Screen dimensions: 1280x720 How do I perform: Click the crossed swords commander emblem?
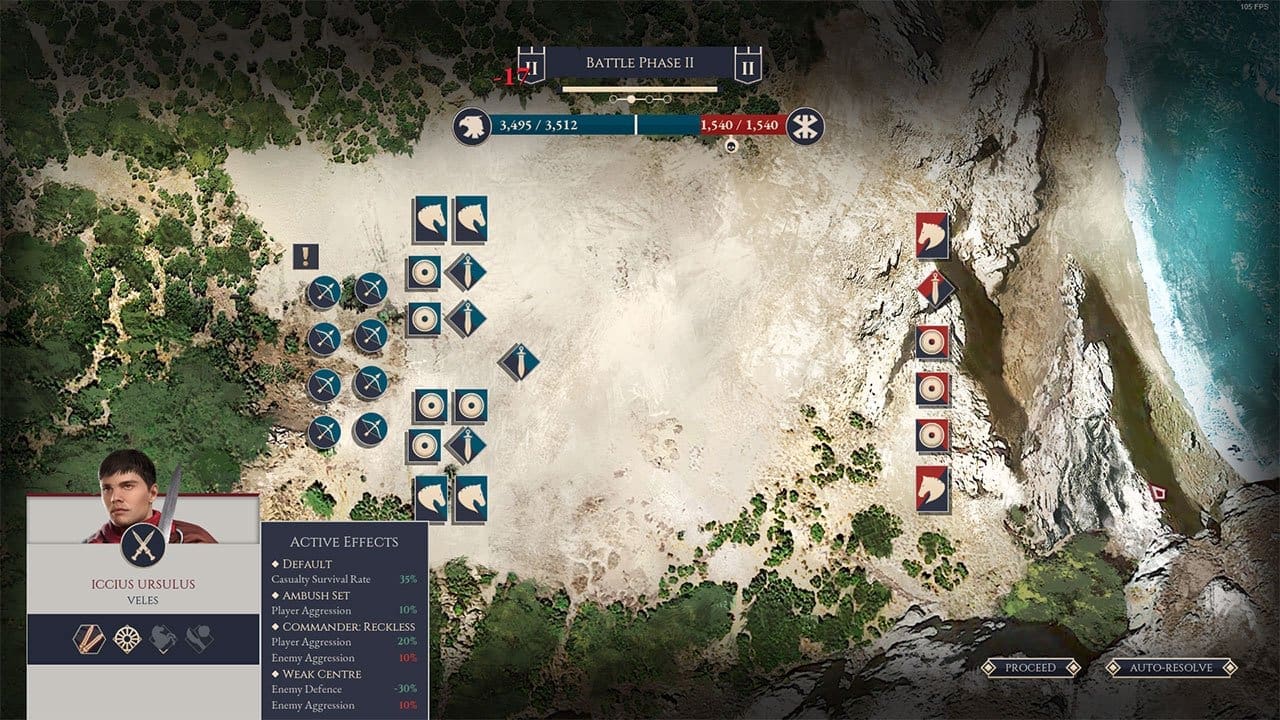[143, 544]
